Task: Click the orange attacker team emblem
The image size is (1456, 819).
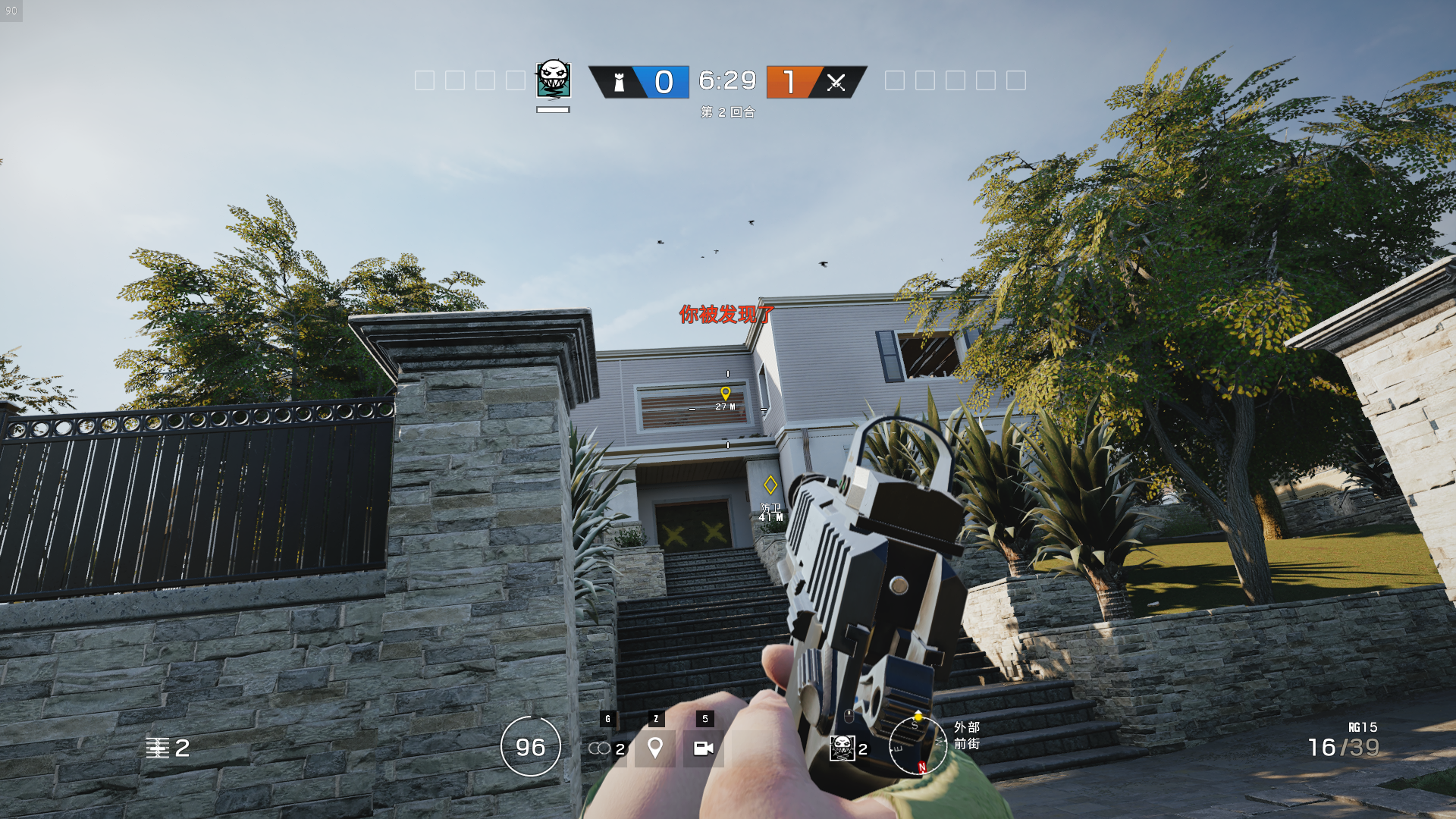Action: tap(836, 82)
